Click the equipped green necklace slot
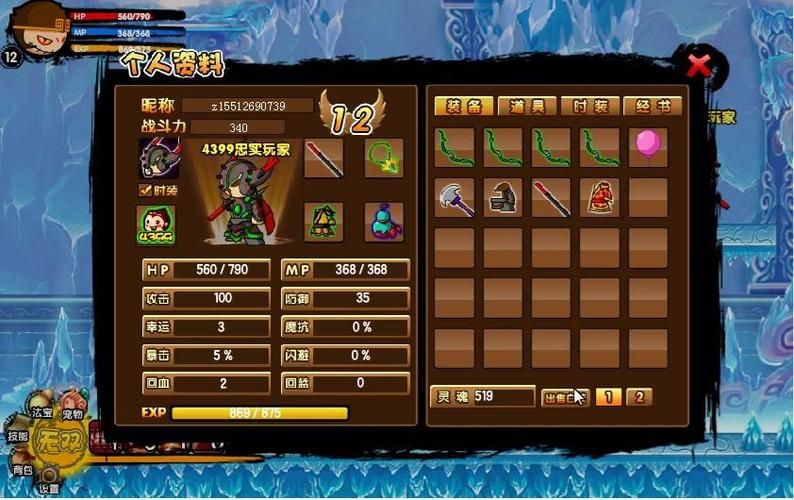 [384, 158]
